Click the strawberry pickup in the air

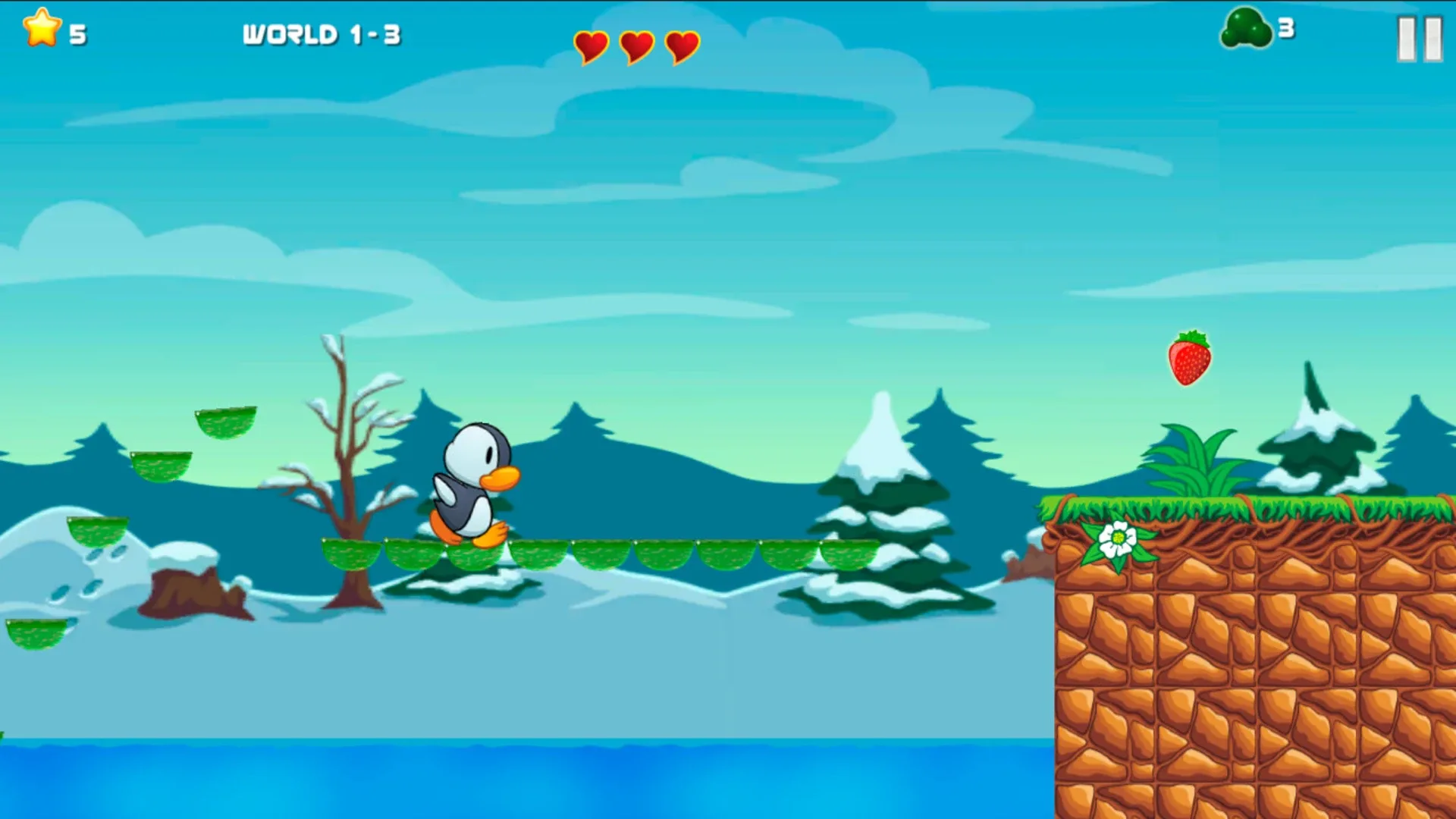[1191, 359]
